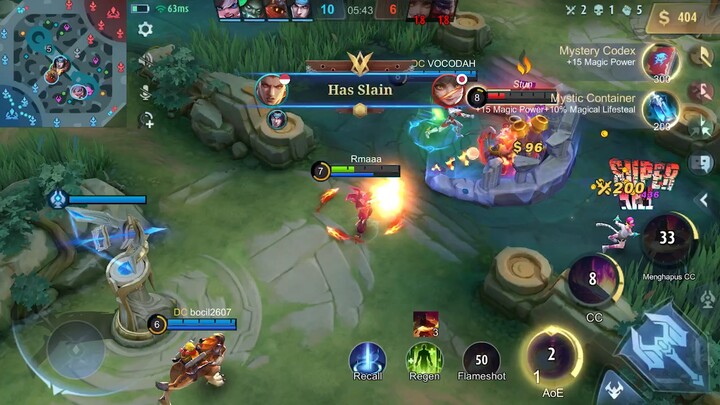Use the Flameshot battle spell
This screenshot has height=405, width=720.
tap(482, 360)
